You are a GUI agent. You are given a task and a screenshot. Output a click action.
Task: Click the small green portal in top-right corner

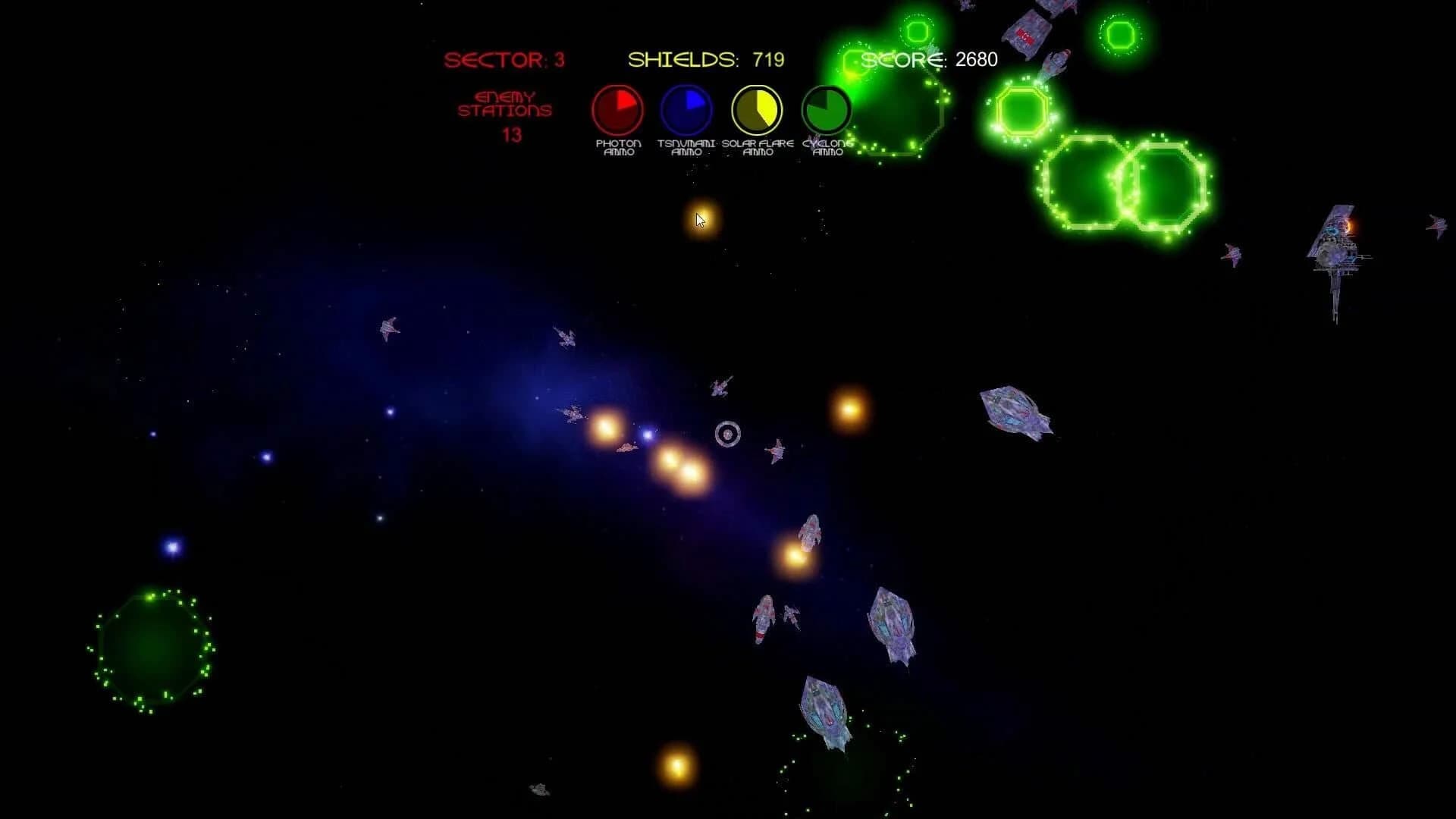point(1120,34)
